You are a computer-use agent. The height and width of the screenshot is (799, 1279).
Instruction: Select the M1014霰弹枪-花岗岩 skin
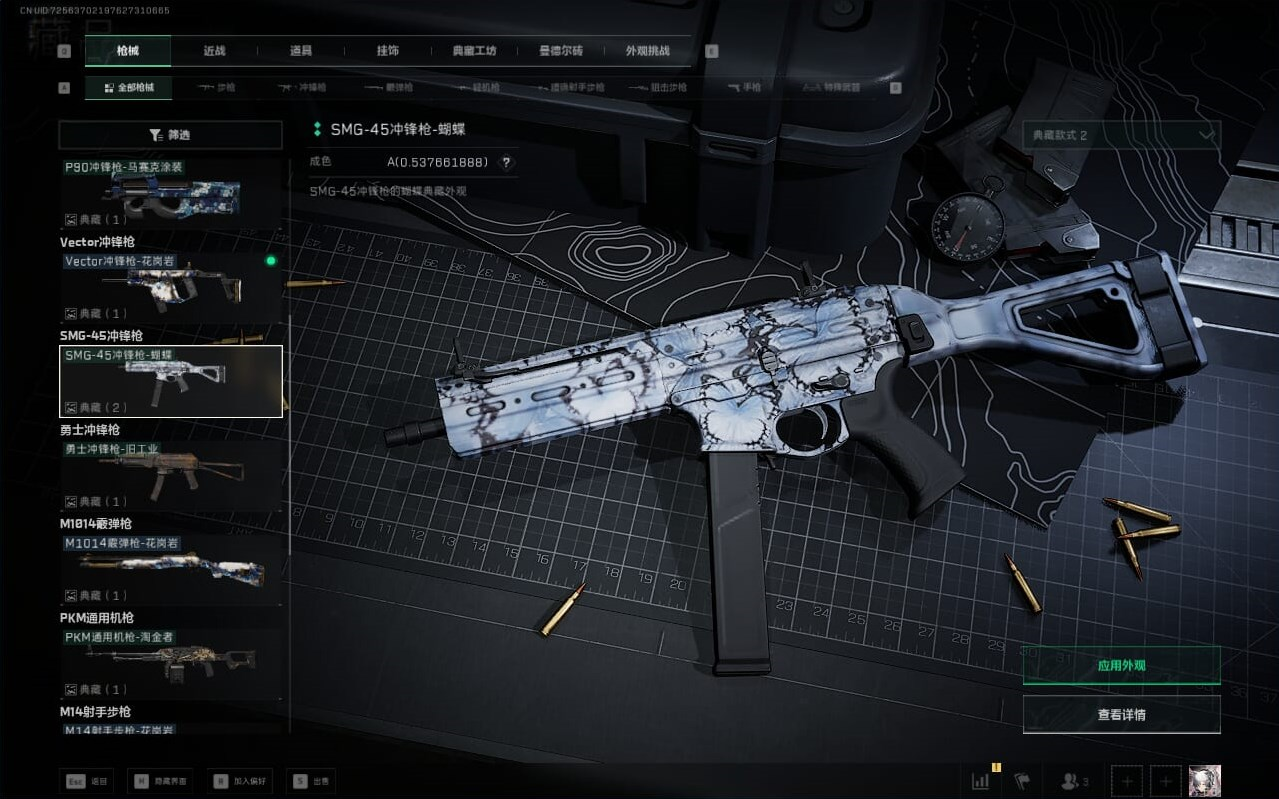[170, 569]
